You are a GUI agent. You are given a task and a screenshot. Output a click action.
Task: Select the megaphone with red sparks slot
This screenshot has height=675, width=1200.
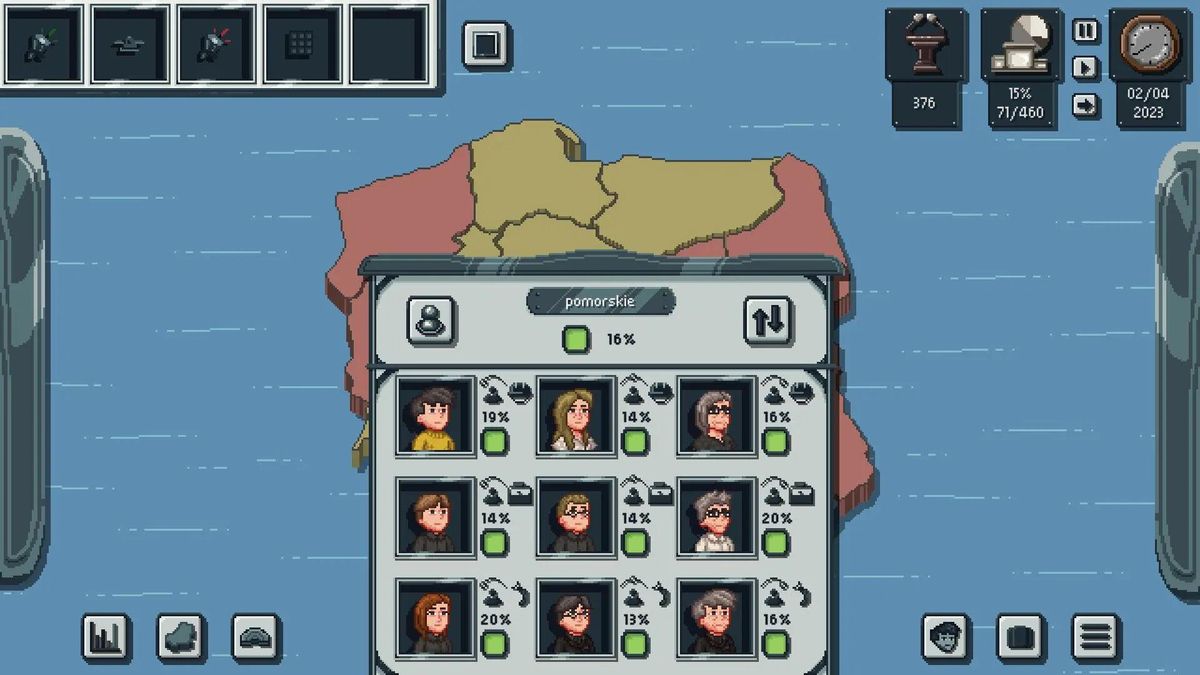coord(217,44)
